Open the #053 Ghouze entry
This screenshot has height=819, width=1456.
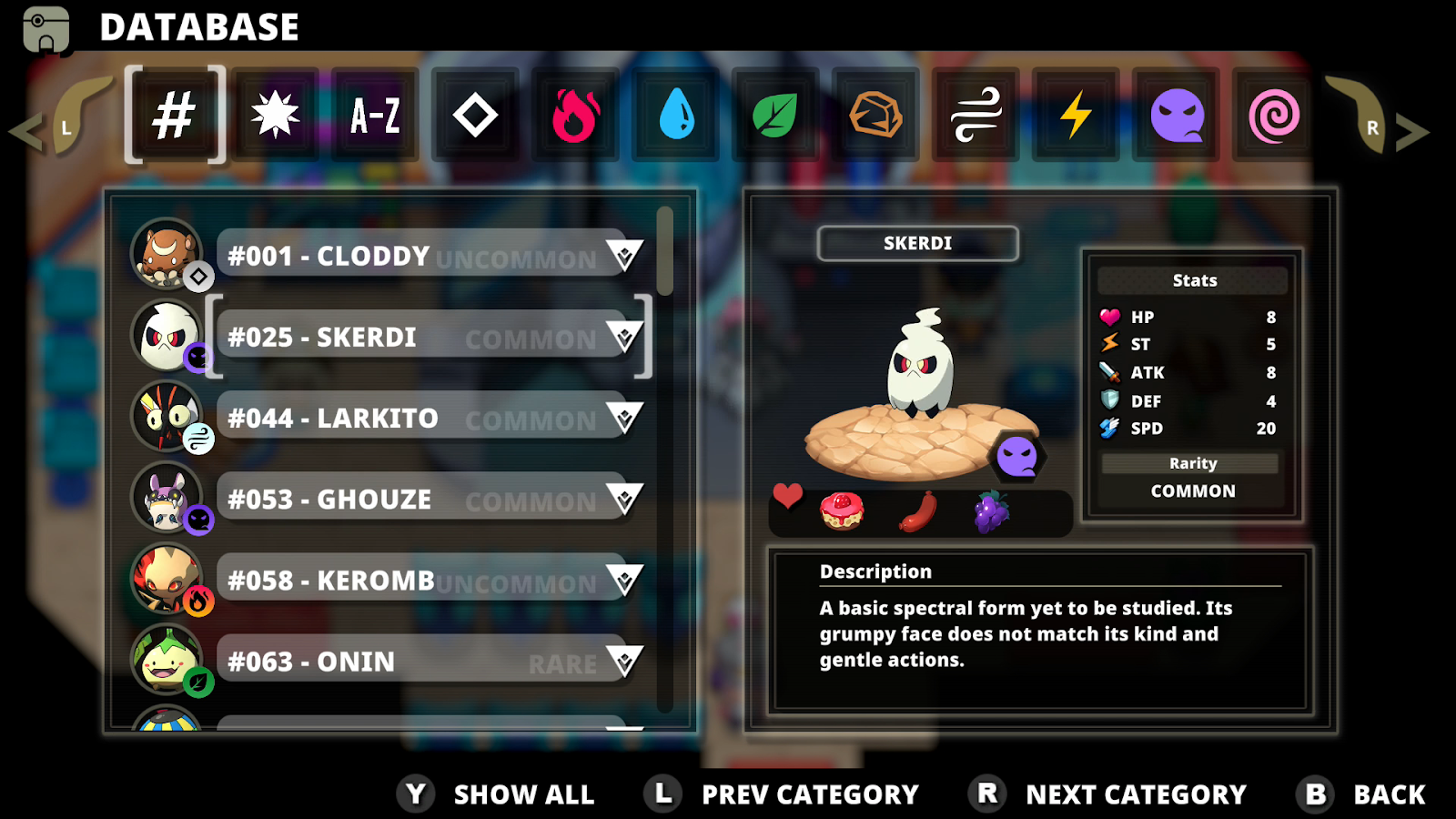(x=409, y=500)
